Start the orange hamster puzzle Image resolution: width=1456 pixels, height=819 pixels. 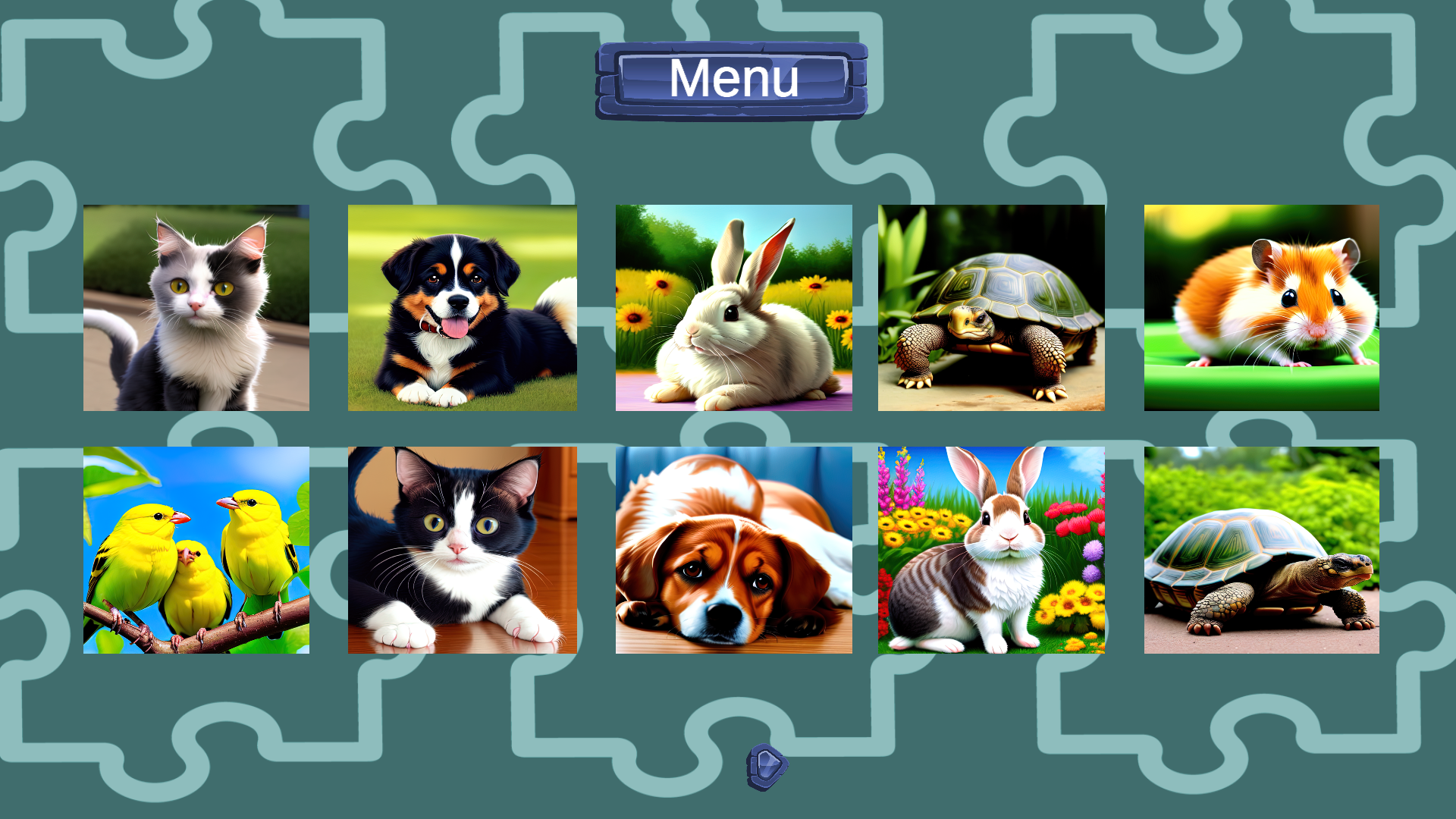1260,306
